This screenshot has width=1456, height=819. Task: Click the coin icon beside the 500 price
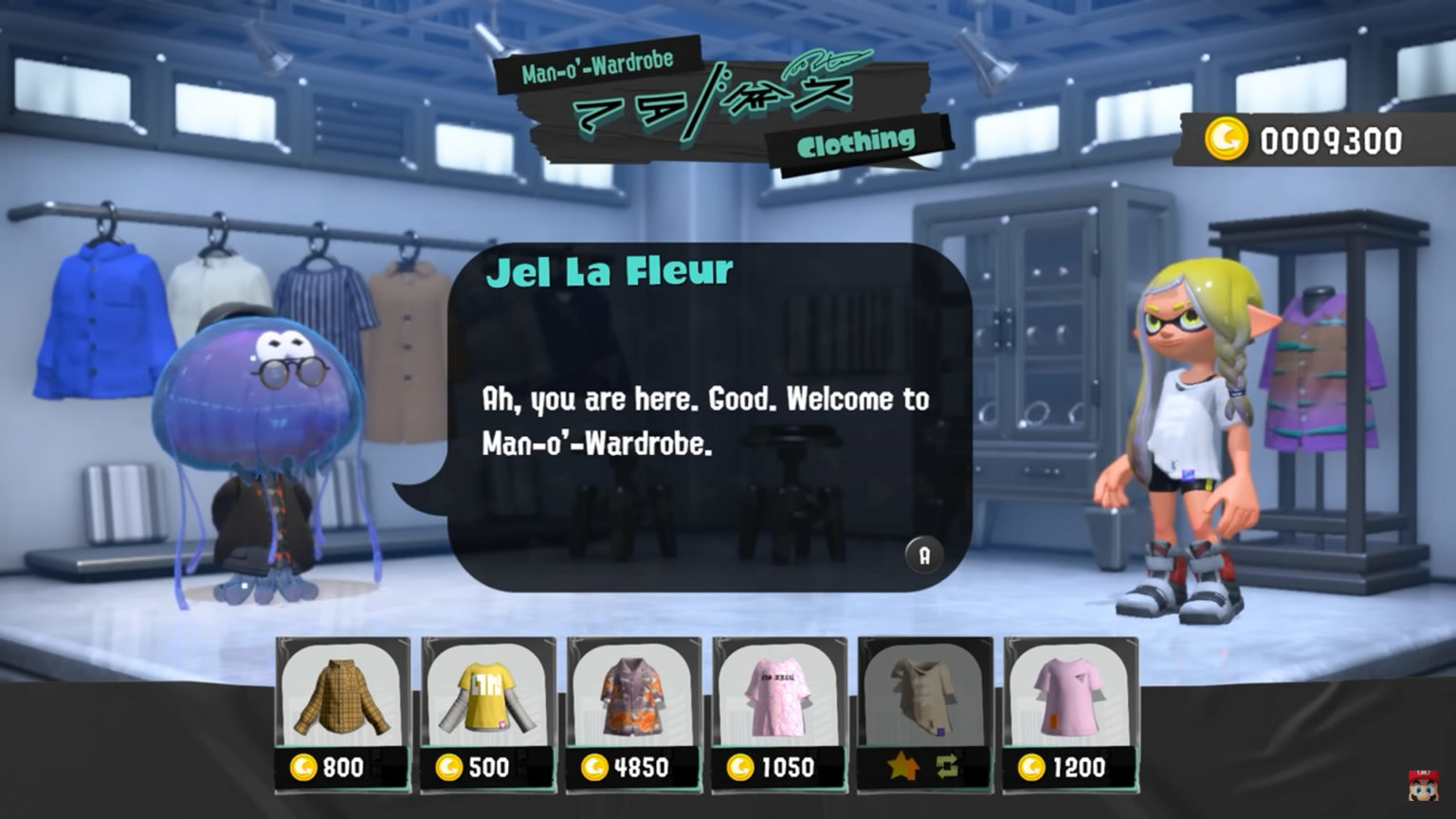tap(448, 766)
